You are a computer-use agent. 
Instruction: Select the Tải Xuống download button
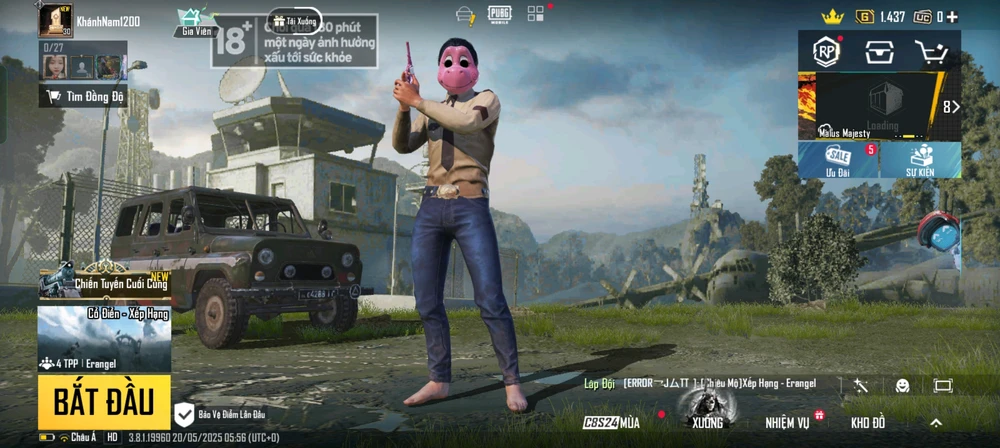(x=293, y=21)
